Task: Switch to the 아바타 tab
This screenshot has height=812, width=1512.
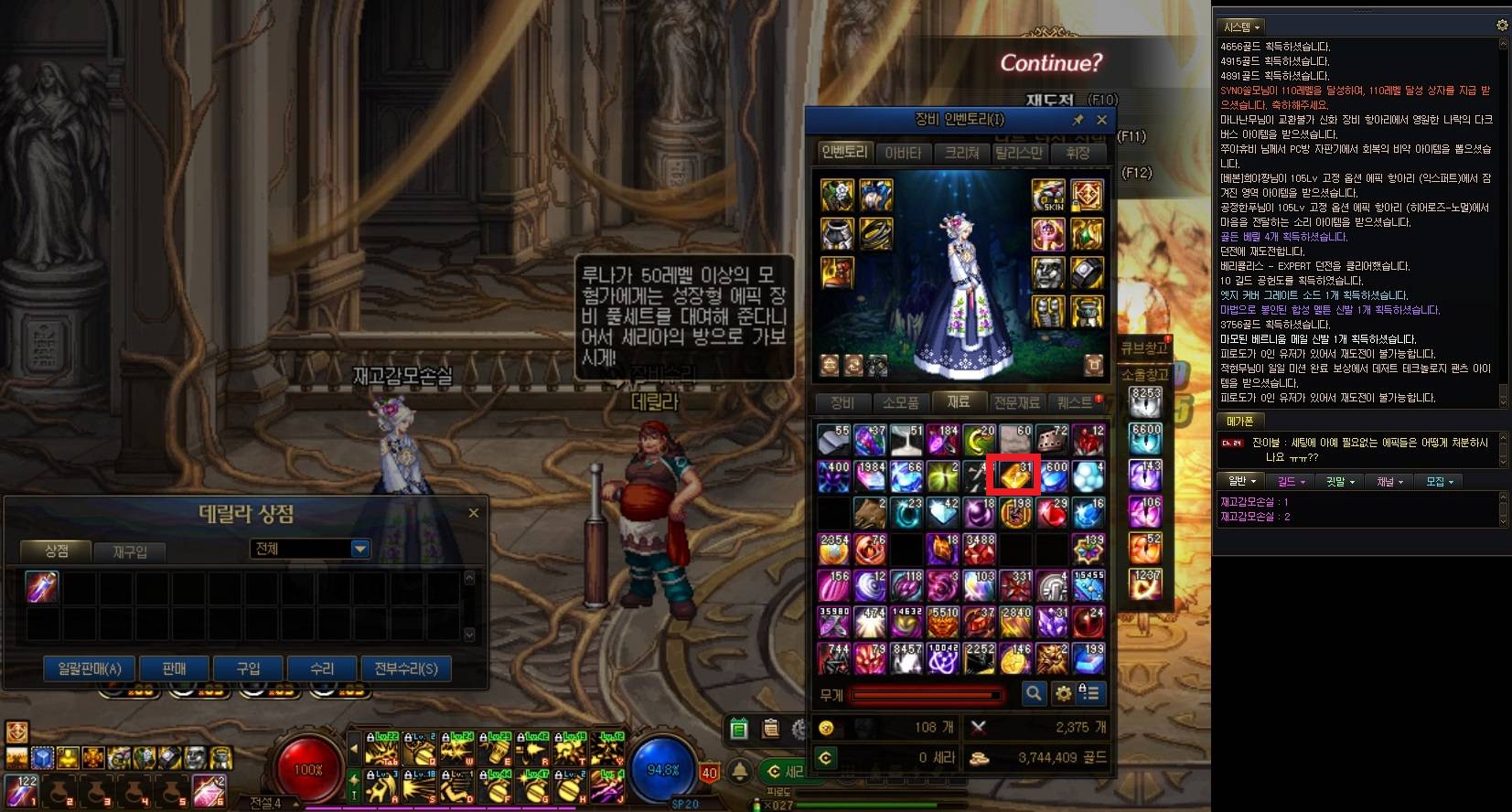Action: pyautogui.click(x=903, y=153)
